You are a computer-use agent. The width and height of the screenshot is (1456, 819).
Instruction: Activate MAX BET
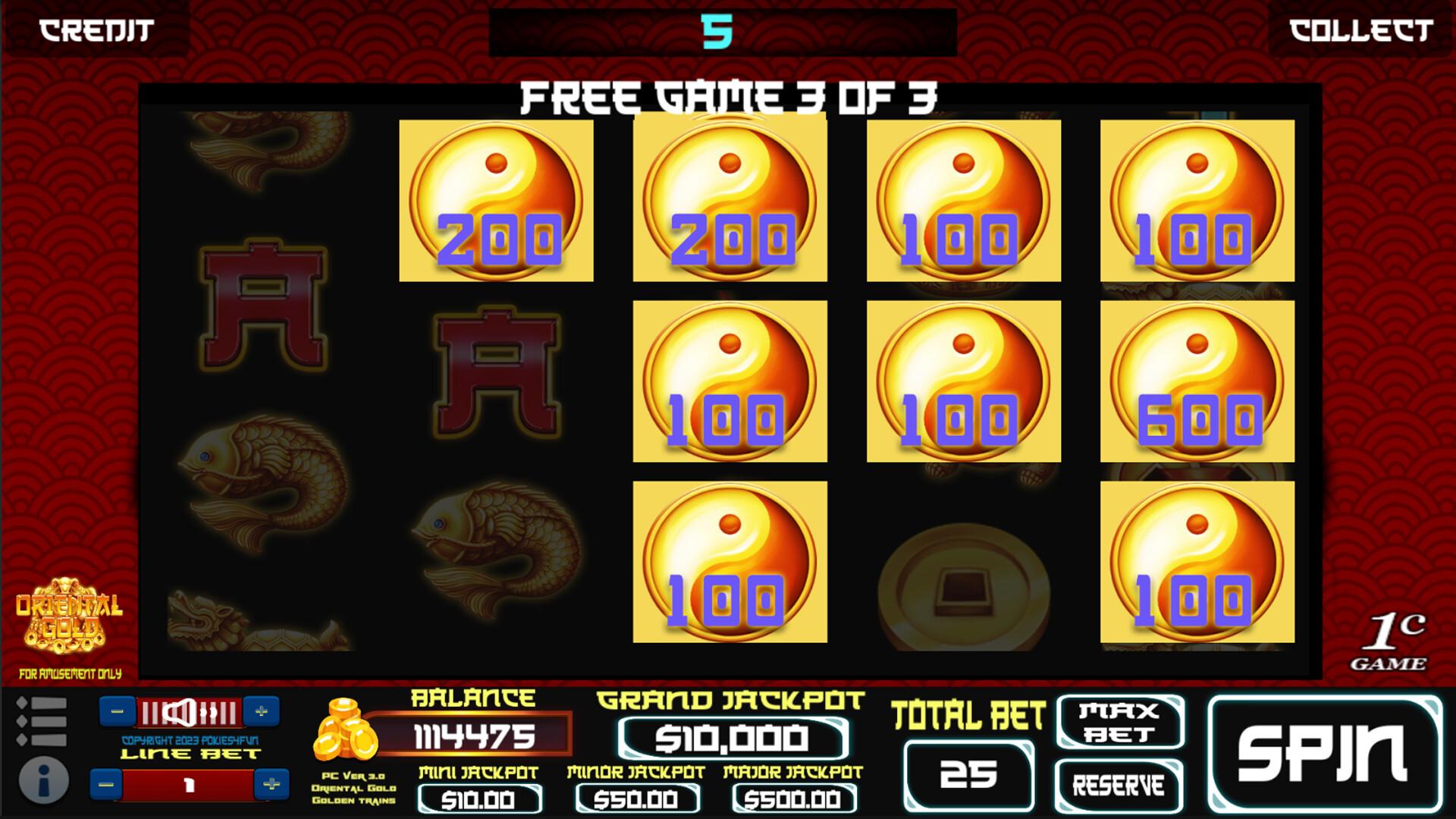click(1121, 719)
